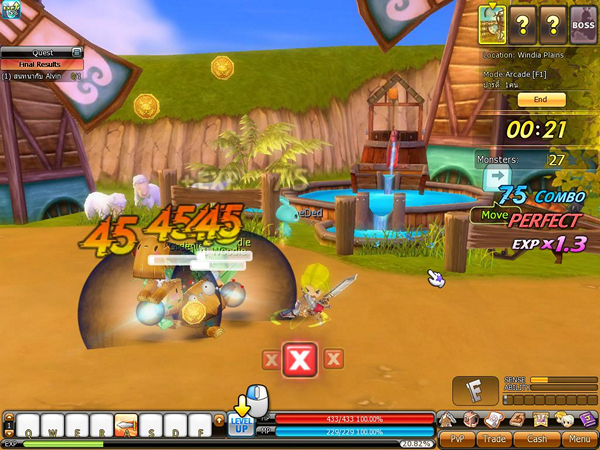
Task: Click the End button for Arcade mode
Action: [x=541, y=100]
